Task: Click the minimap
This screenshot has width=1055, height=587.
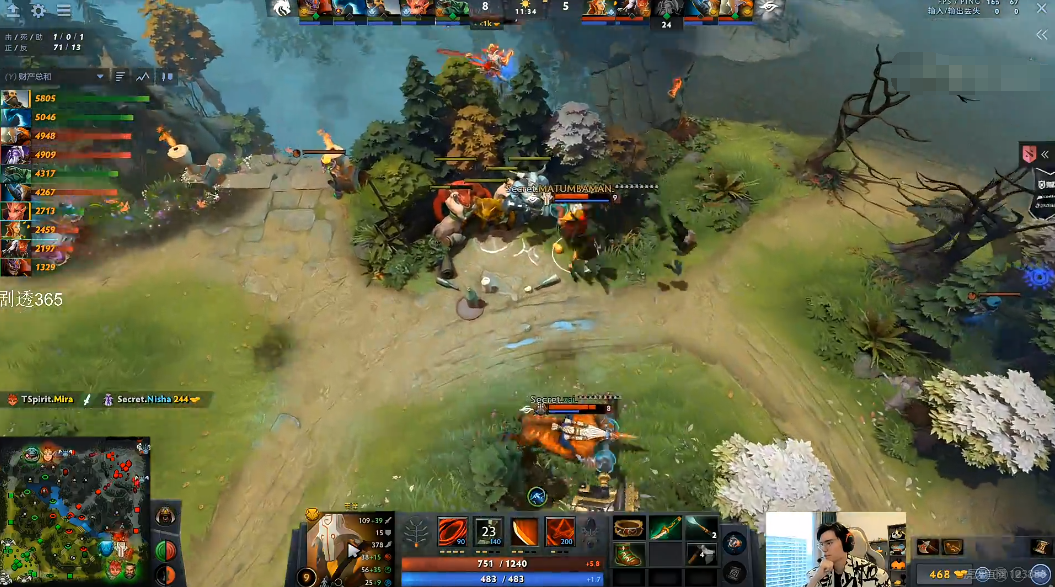Action: click(75, 511)
